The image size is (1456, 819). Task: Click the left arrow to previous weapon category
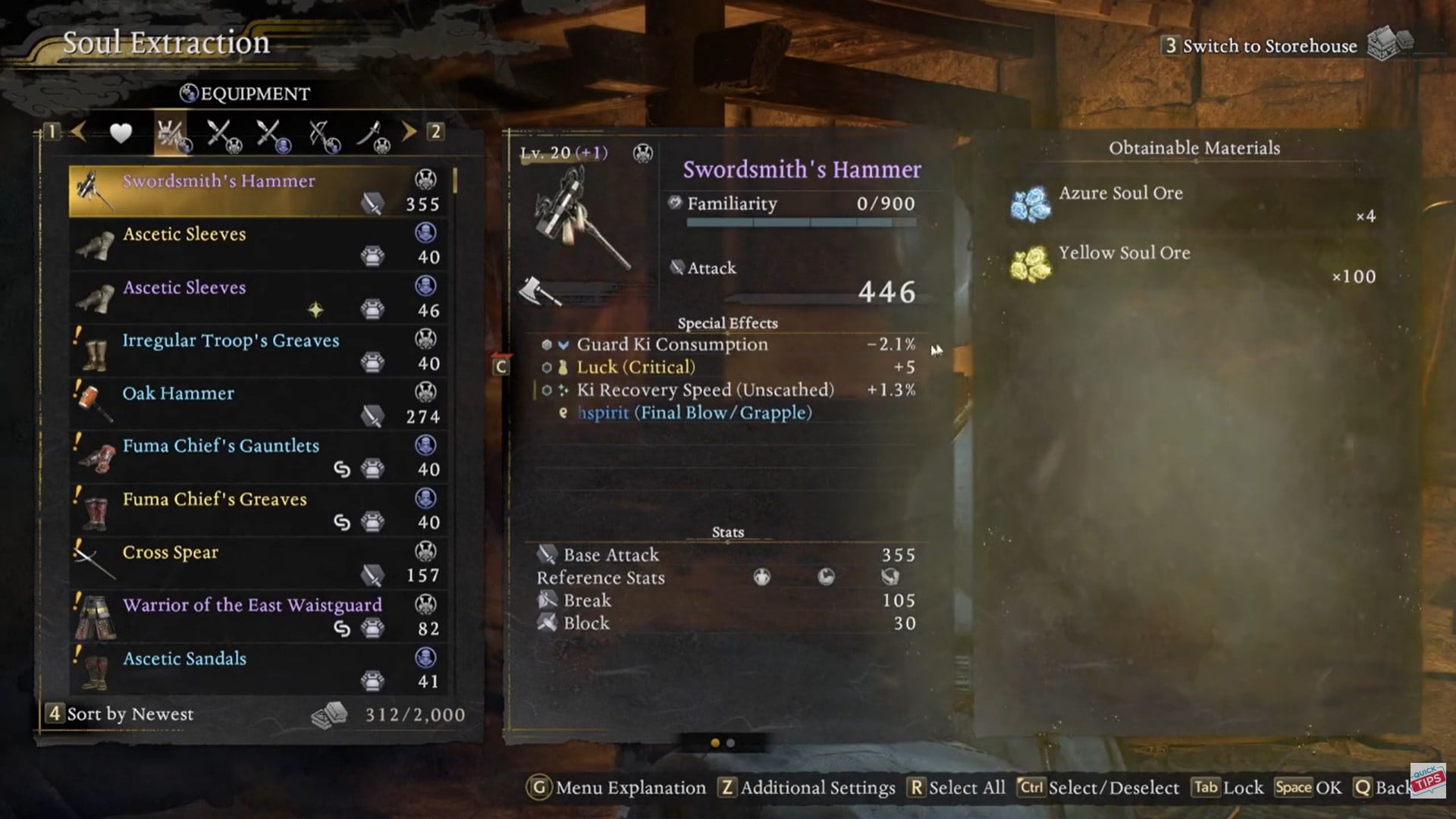[78, 133]
